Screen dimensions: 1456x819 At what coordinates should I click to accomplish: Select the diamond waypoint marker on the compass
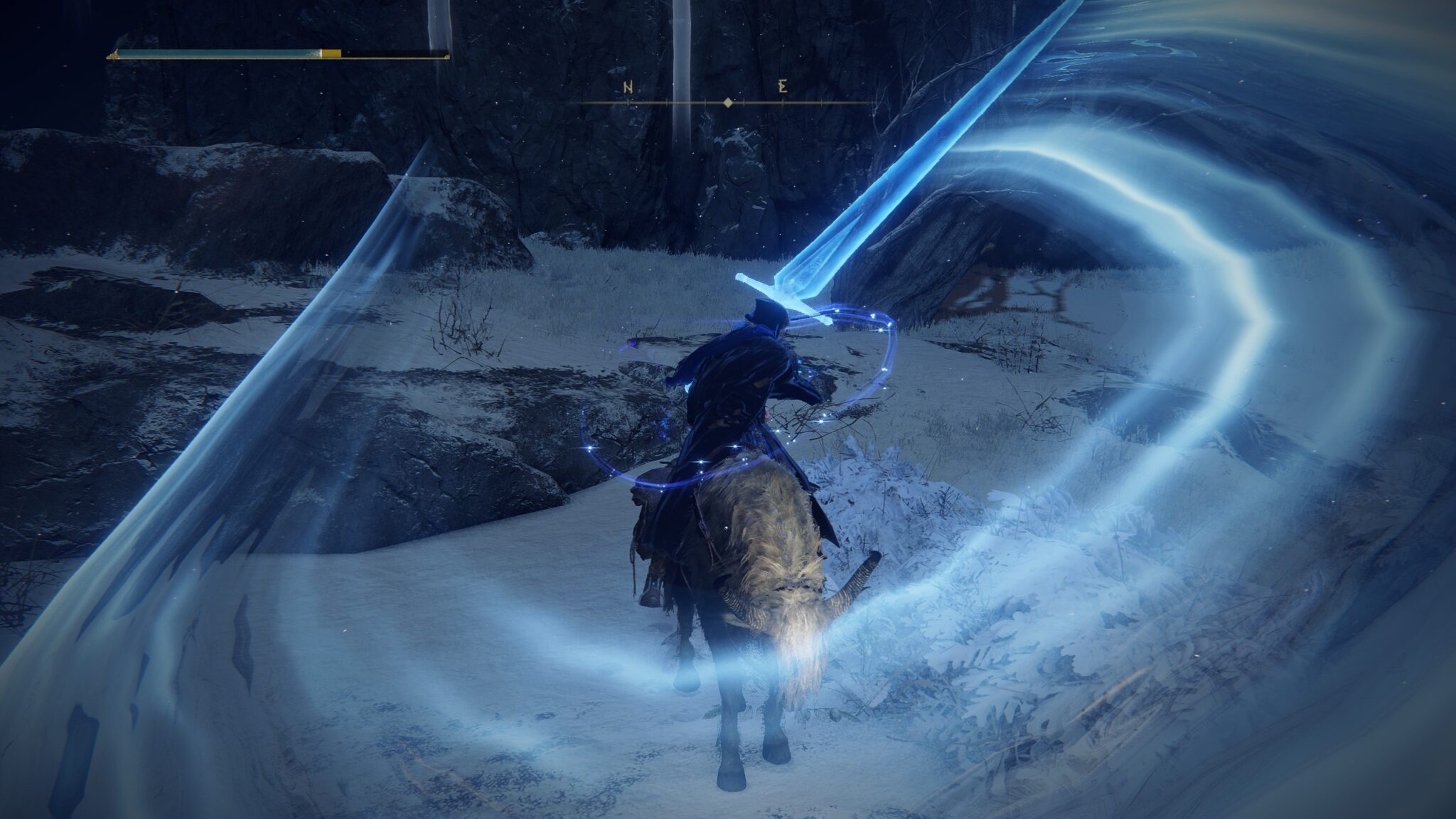pyautogui.click(x=727, y=102)
